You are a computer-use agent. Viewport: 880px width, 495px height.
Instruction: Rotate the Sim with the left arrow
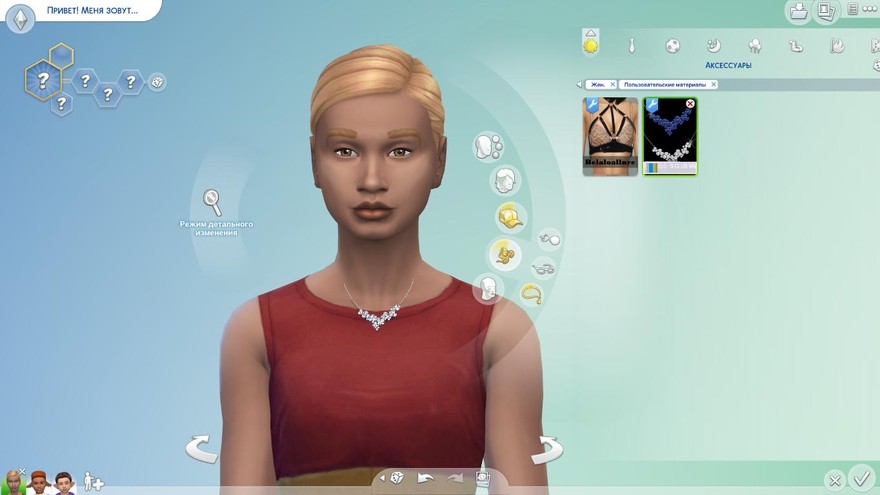pyautogui.click(x=201, y=448)
